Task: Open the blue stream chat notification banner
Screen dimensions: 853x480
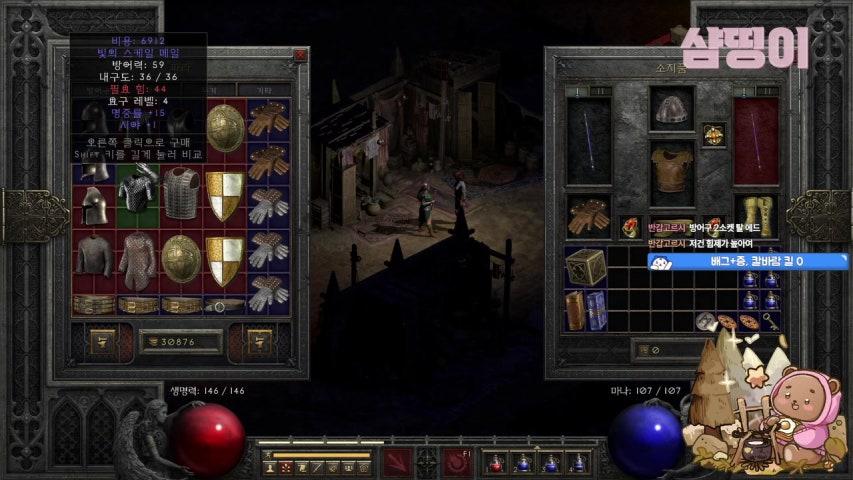Action: (x=735, y=262)
